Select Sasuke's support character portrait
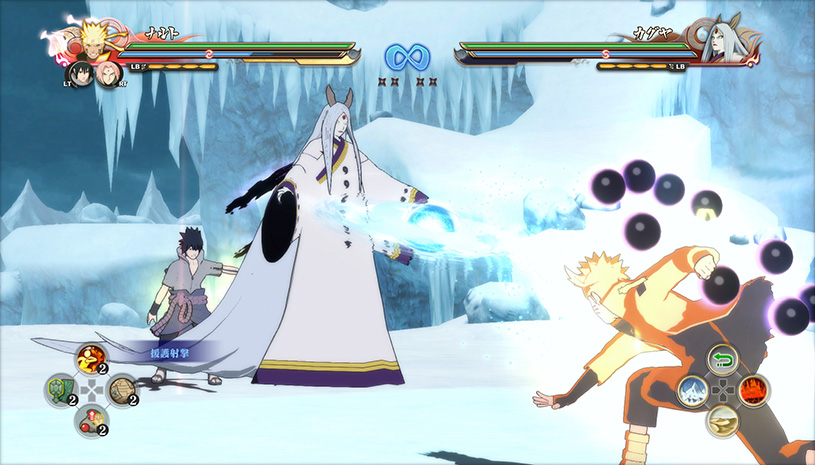 tap(79, 73)
